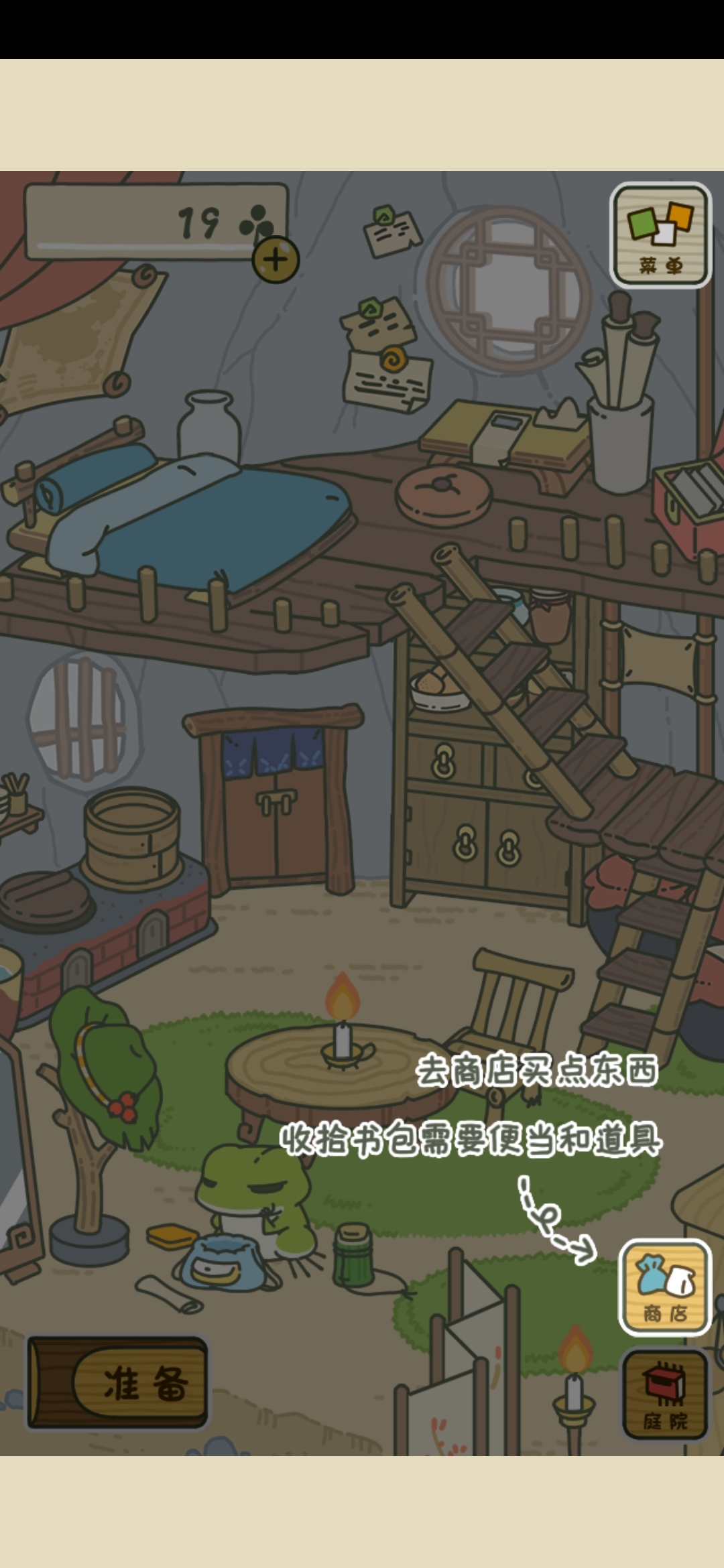Image resolution: width=724 pixels, height=1568 pixels.
Task: Tap the plus button to add clovers
Action: pos(276,259)
